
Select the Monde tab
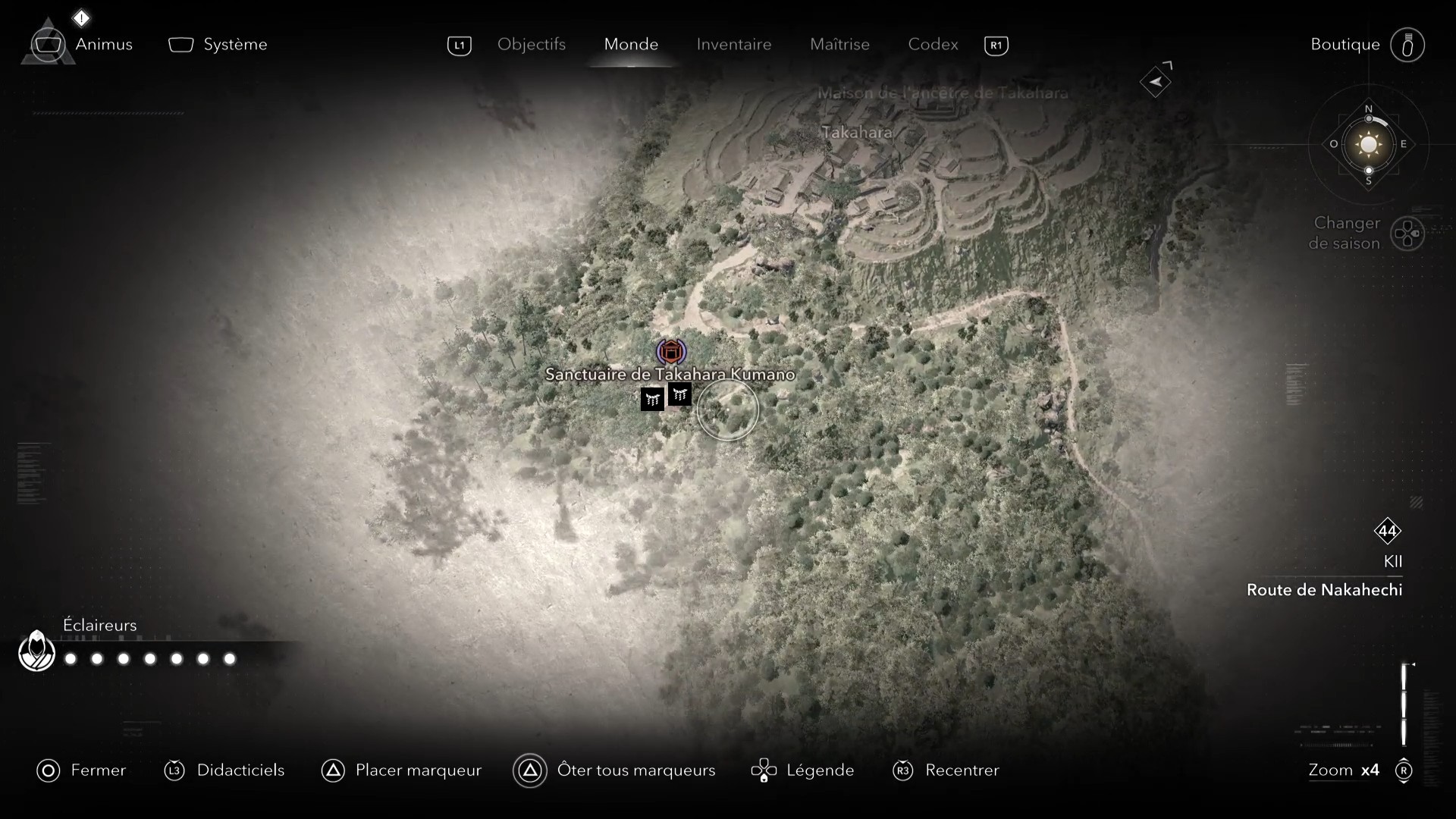[631, 45]
